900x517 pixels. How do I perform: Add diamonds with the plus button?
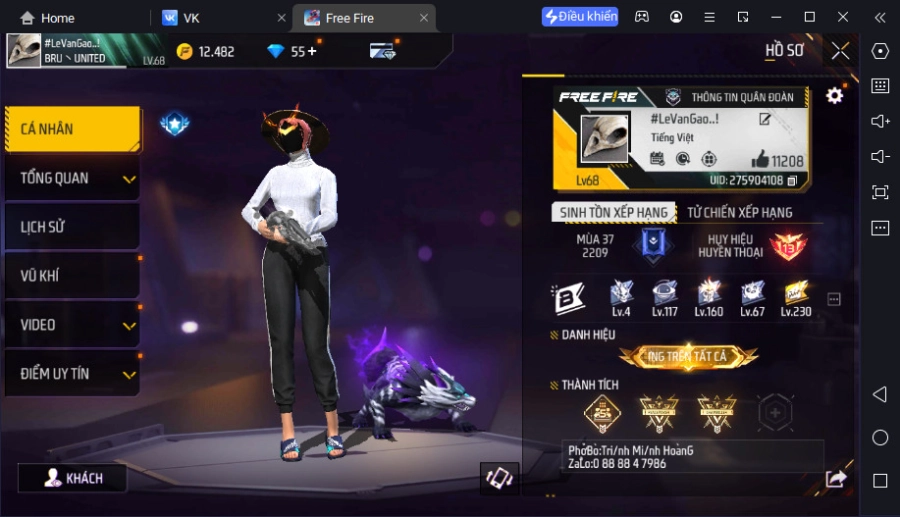coord(312,51)
